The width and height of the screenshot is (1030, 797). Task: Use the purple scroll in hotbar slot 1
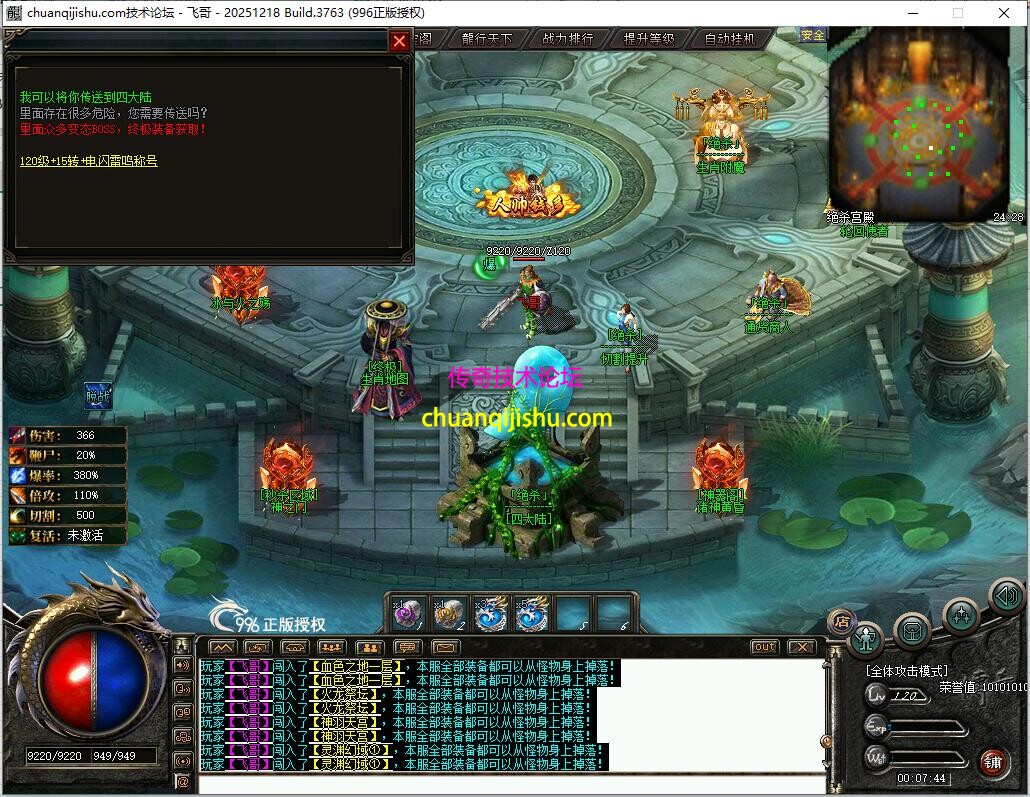click(405, 613)
